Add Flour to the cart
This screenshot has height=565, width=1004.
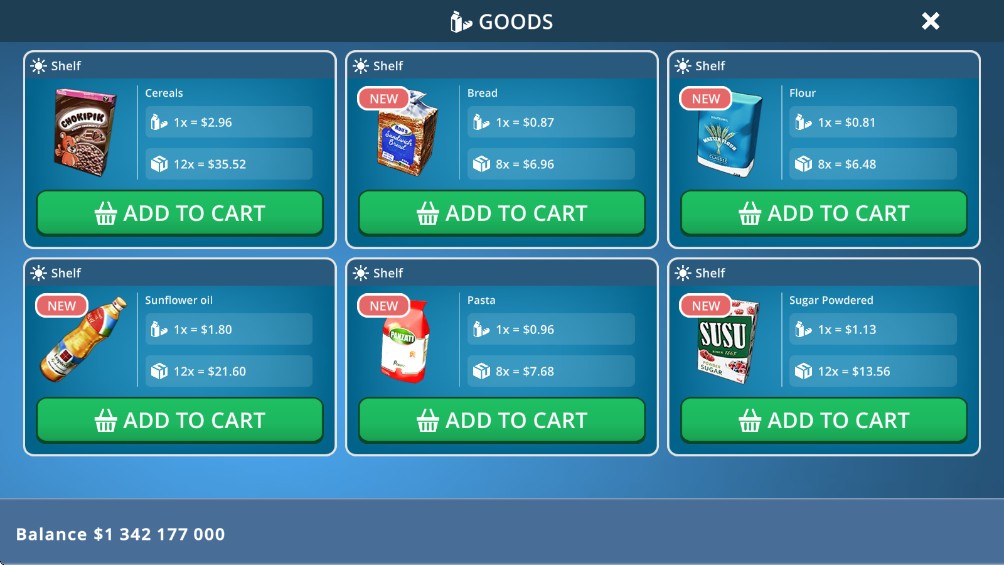tap(824, 213)
